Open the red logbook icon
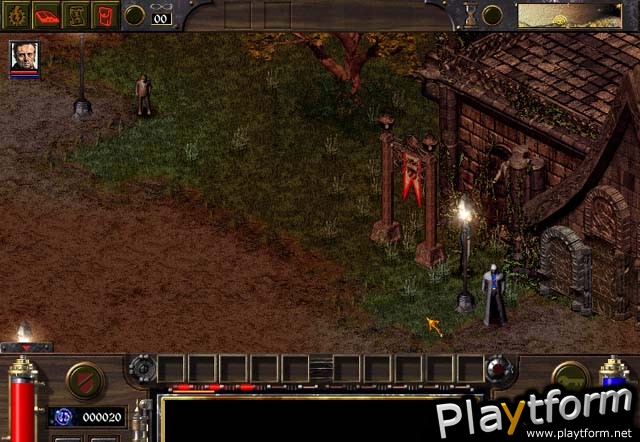 (46, 15)
